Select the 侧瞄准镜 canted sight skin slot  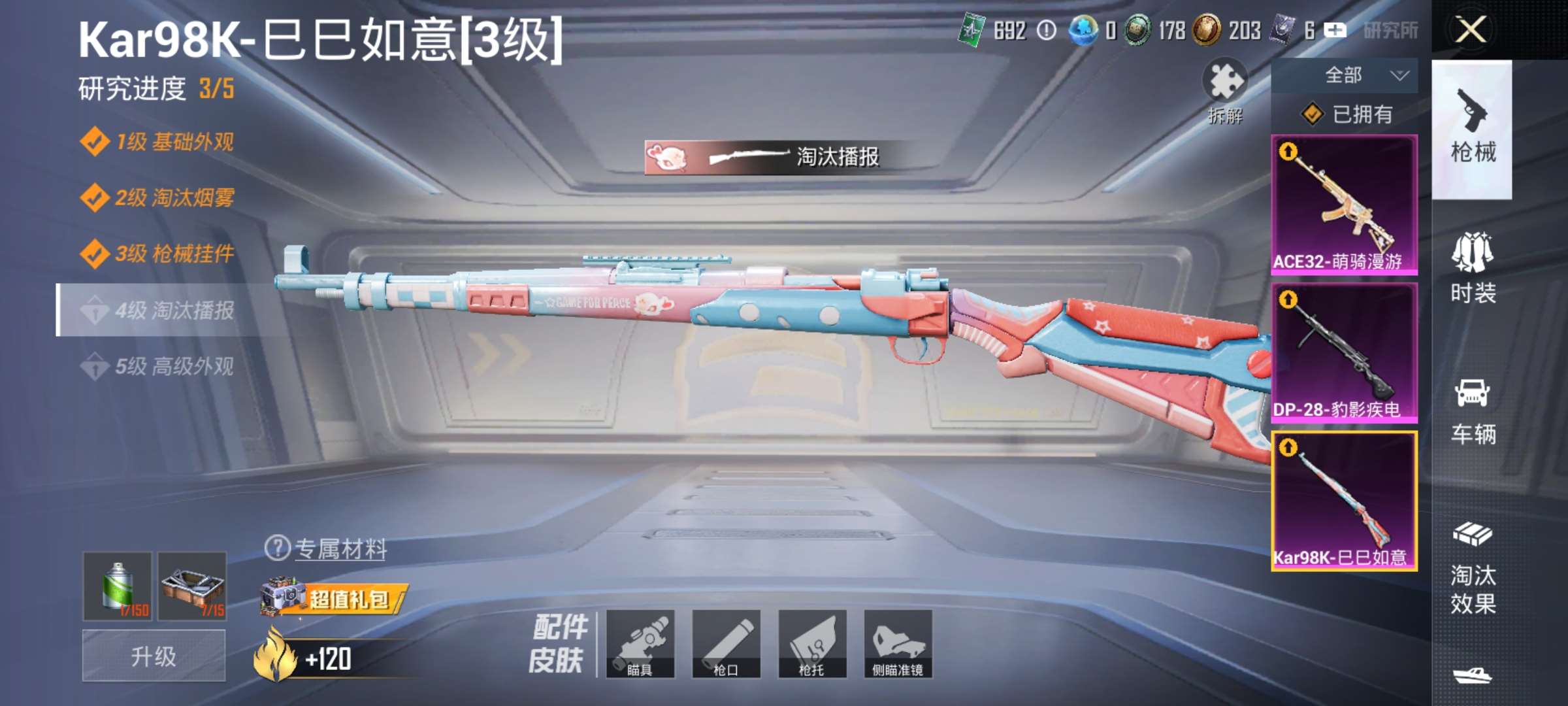tap(898, 643)
